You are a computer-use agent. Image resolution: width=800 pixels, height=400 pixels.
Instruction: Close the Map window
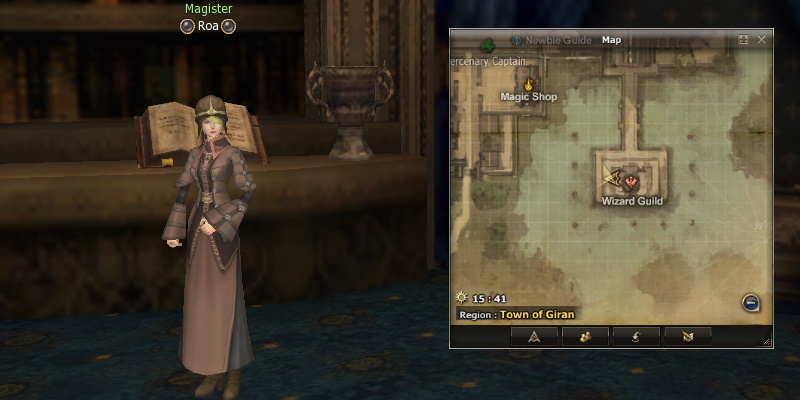762,40
